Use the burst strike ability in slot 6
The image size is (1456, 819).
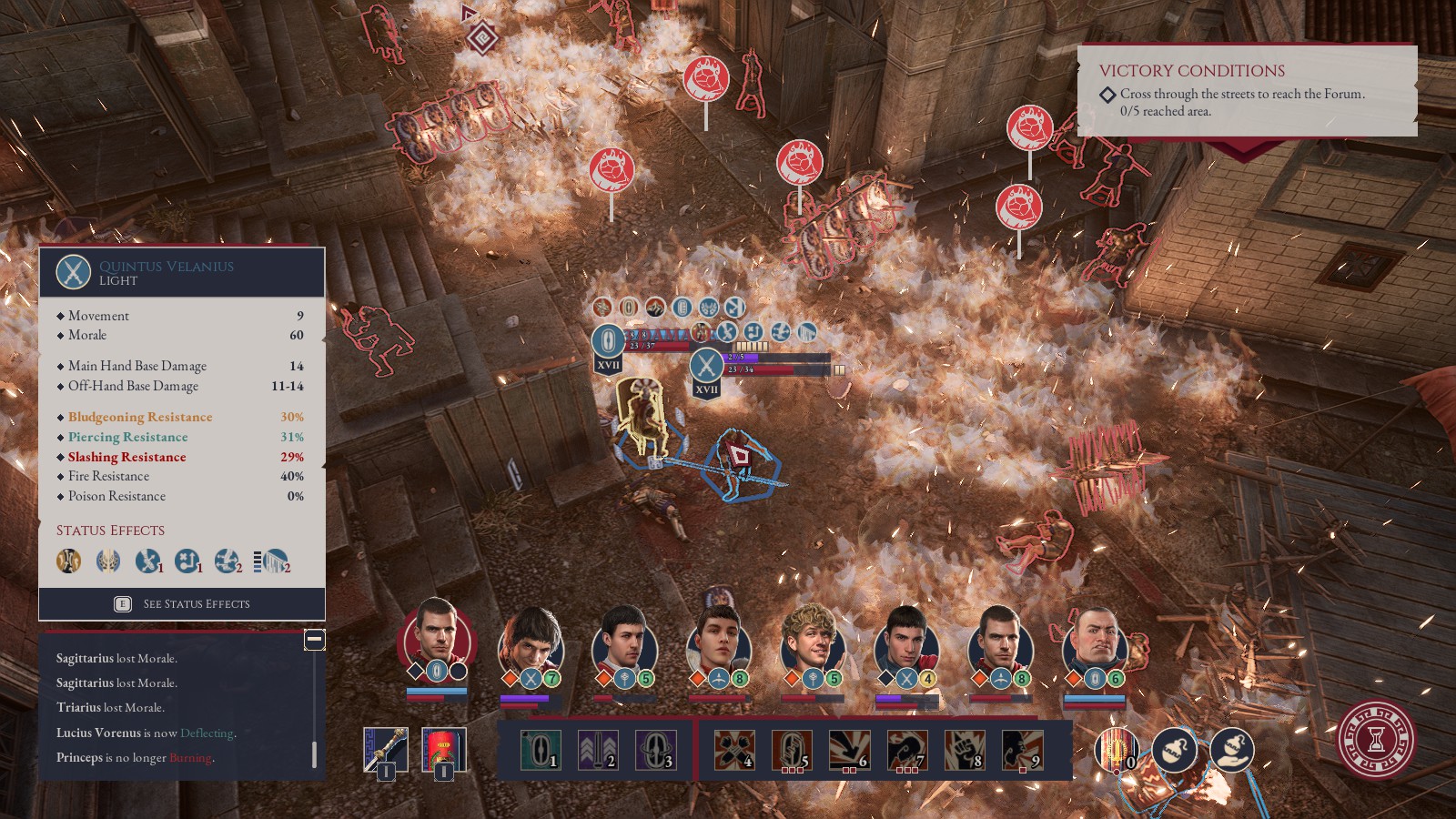click(x=849, y=750)
